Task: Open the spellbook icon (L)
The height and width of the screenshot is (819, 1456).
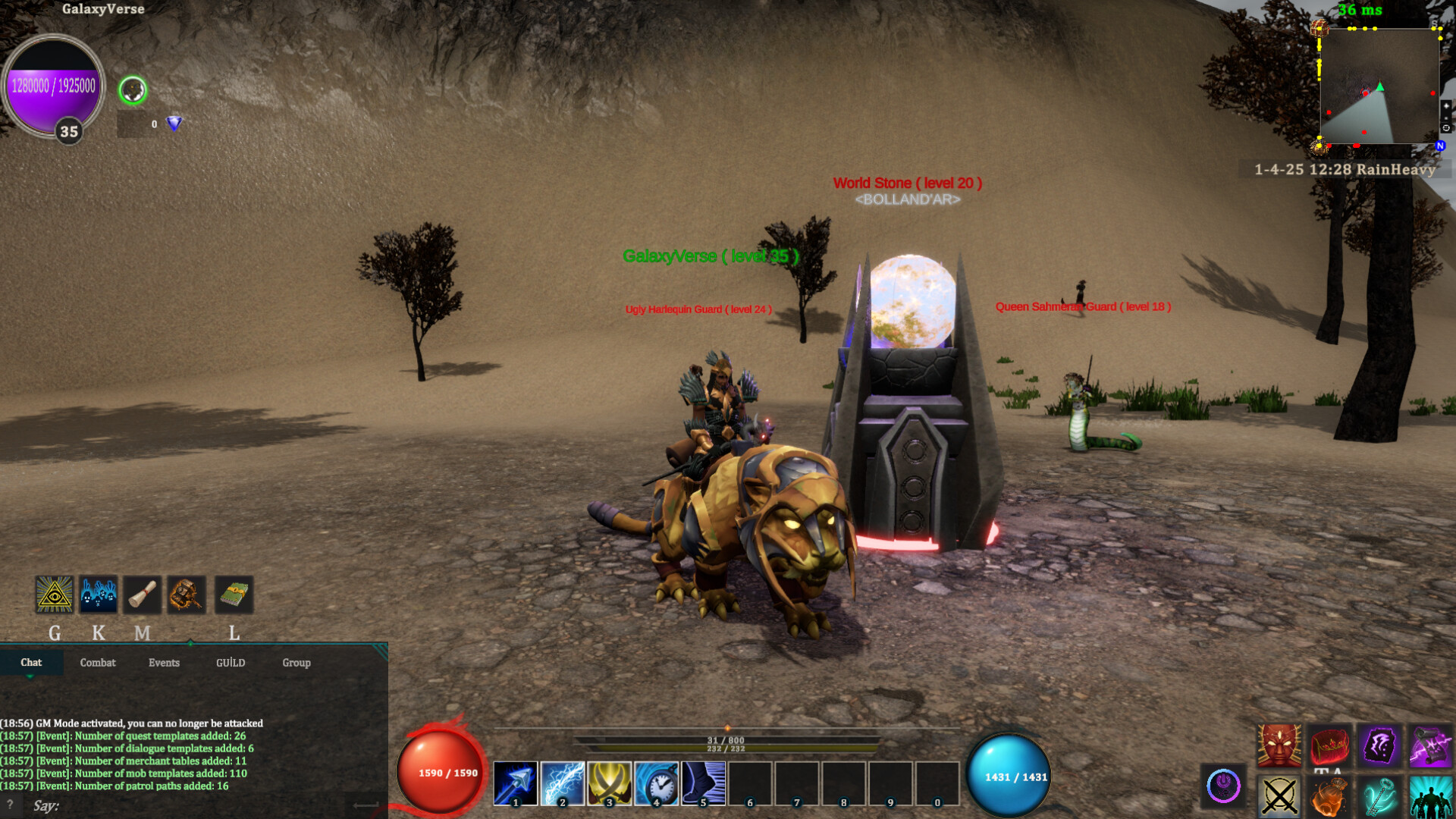Action: click(x=234, y=595)
